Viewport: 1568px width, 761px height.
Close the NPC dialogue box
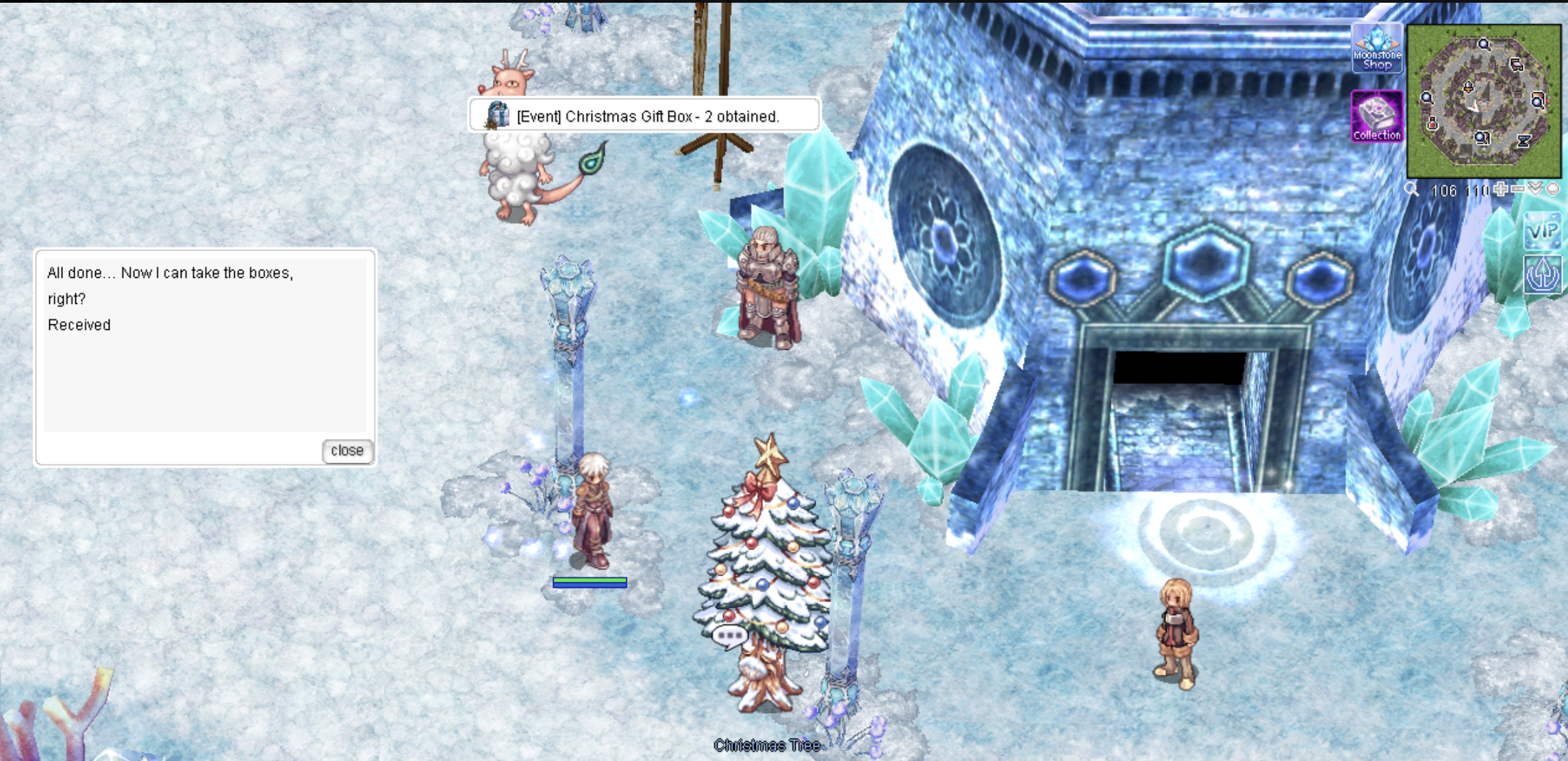(x=347, y=451)
